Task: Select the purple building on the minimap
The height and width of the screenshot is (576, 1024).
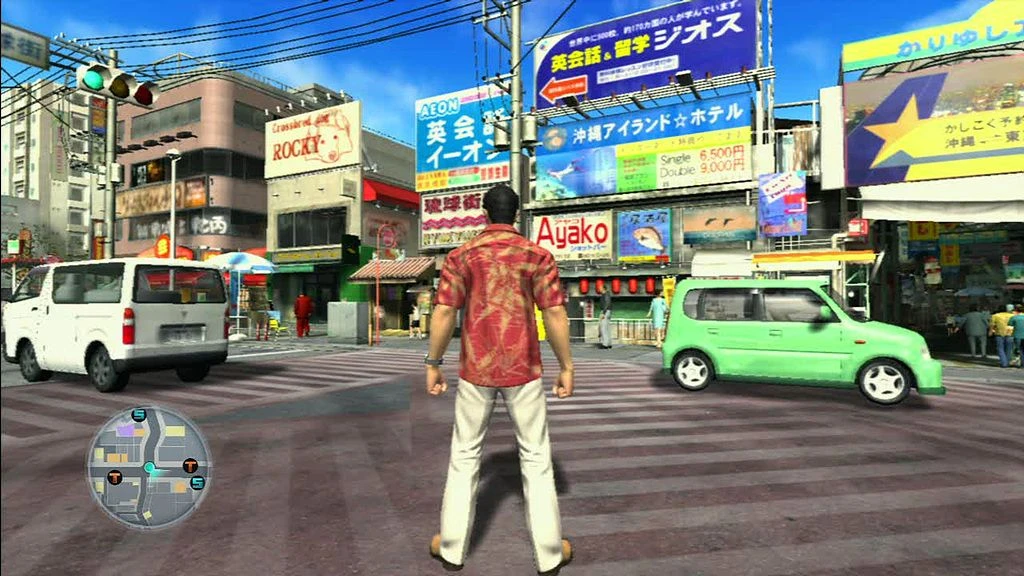Action: [x=126, y=430]
